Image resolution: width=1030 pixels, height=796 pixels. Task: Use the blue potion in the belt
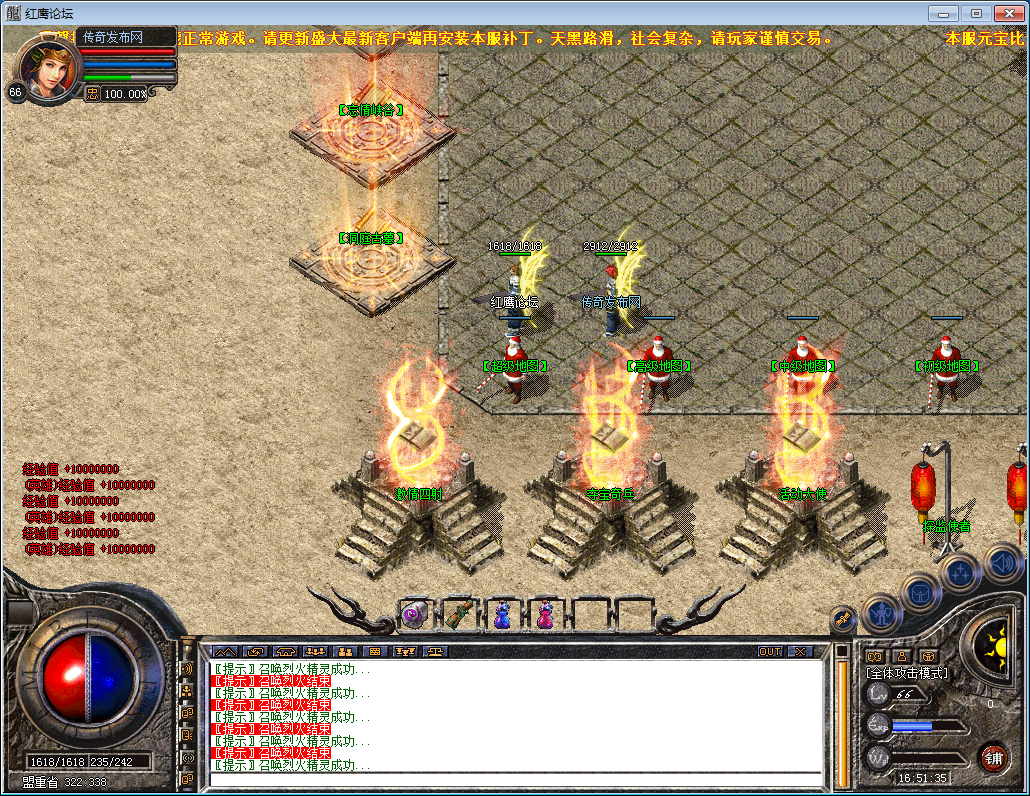501,614
